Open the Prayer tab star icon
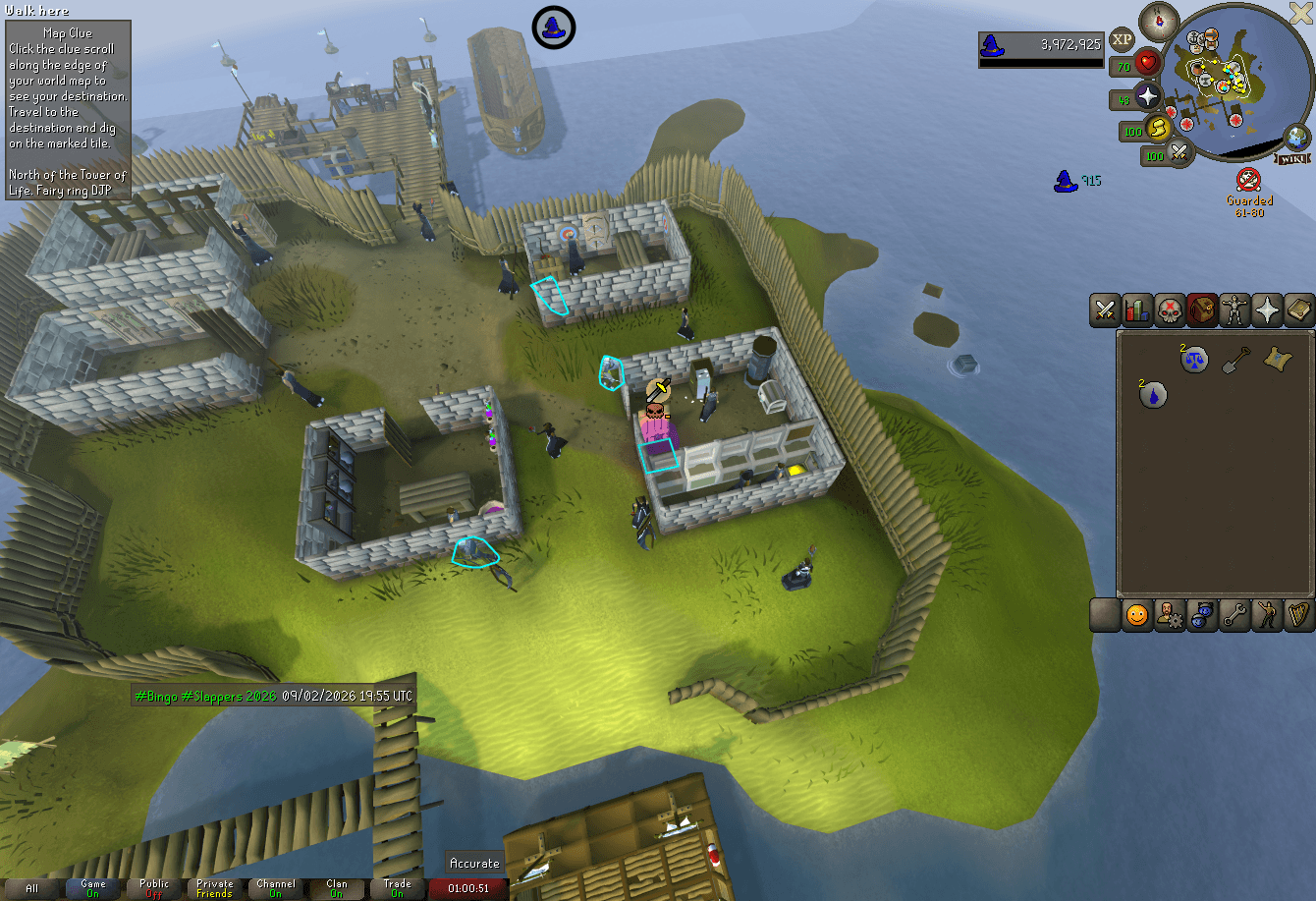 [1267, 310]
